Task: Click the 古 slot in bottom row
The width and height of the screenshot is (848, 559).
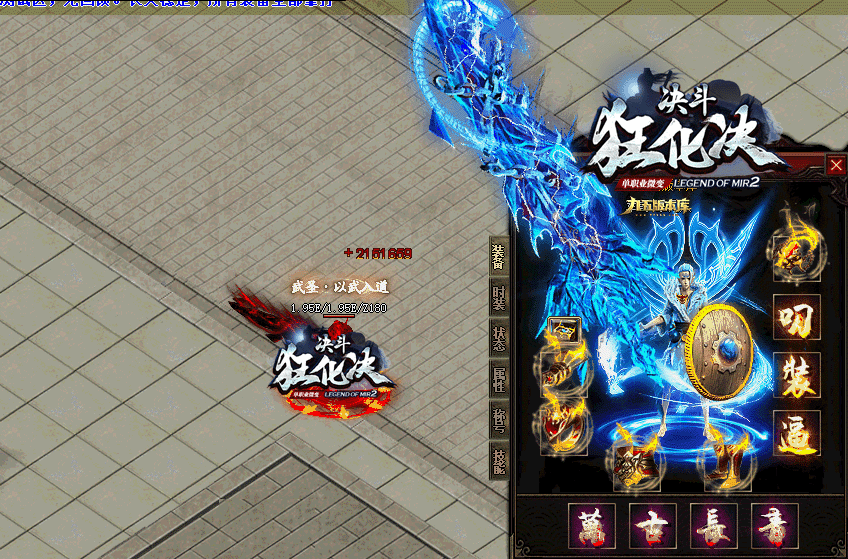Action: (653, 525)
